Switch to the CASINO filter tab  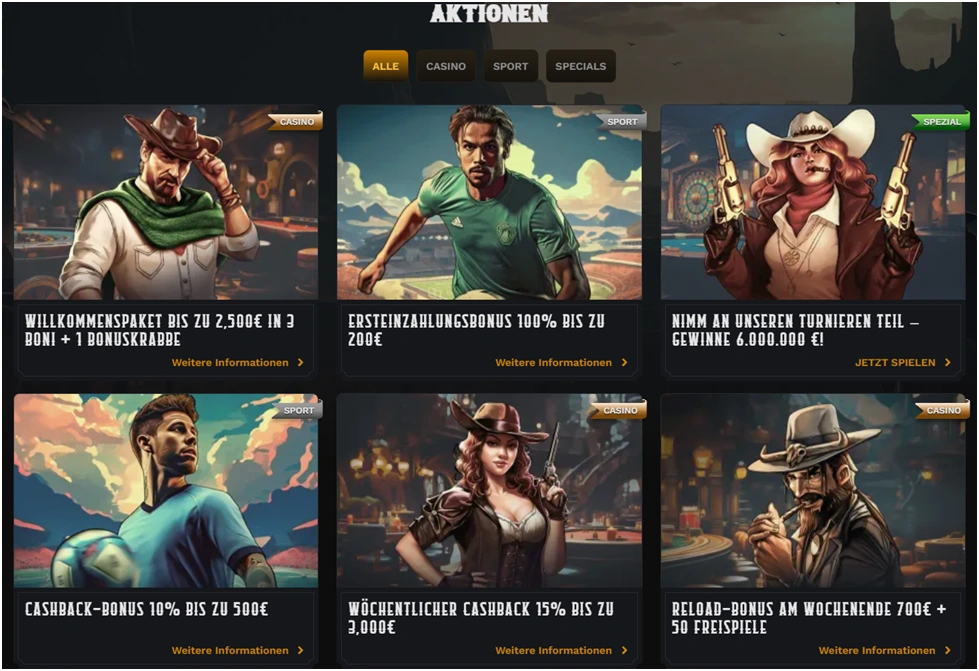(x=446, y=66)
